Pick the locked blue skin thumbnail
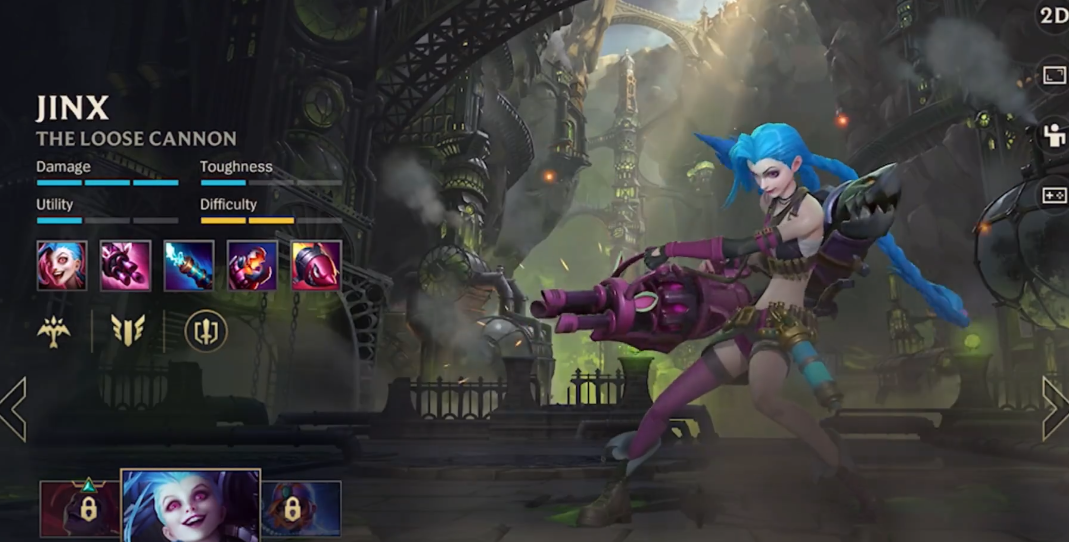Image resolution: width=1069 pixels, height=542 pixels. click(x=301, y=509)
